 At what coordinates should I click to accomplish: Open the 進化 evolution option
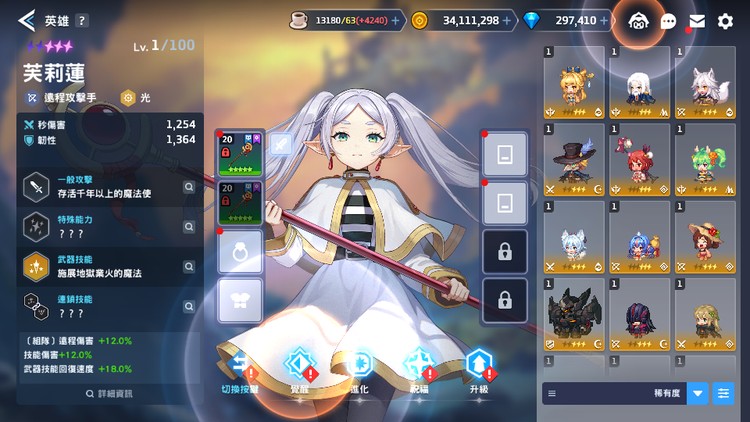click(x=359, y=366)
